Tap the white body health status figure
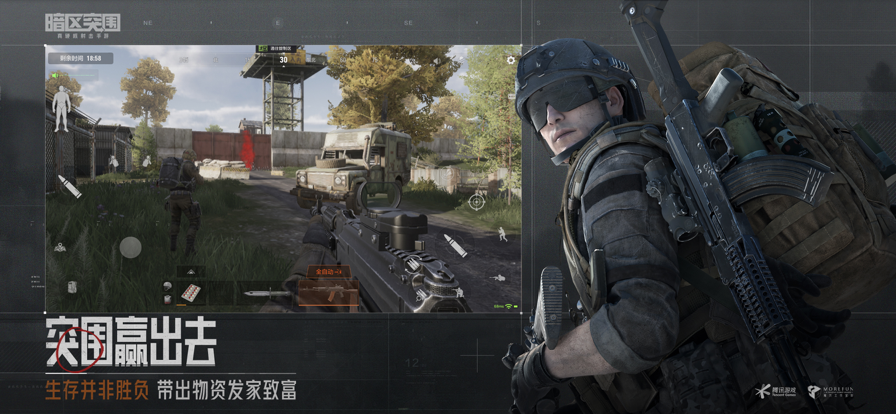Viewport: 896px width, 414px height. coord(61,108)
